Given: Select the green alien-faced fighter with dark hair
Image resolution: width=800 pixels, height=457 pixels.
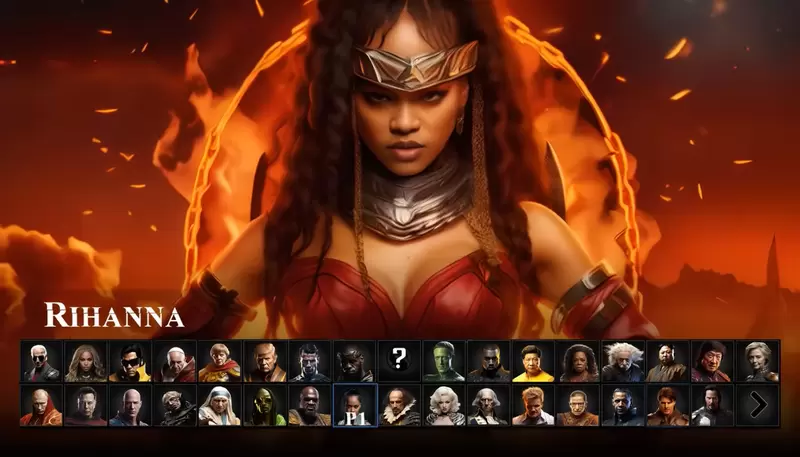Looking at the screenshot, I should 264,405.
